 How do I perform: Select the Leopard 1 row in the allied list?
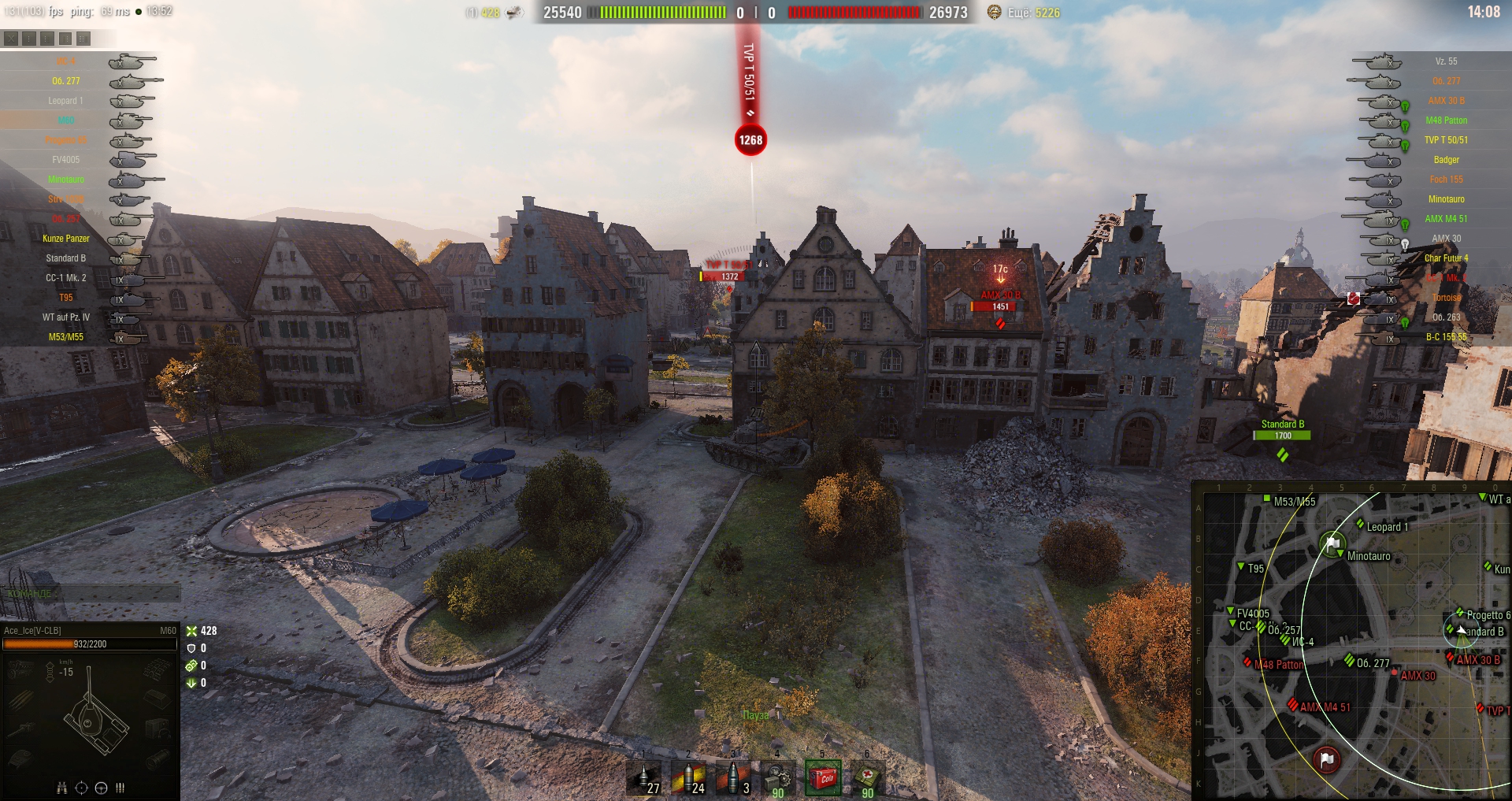point(66,101)
